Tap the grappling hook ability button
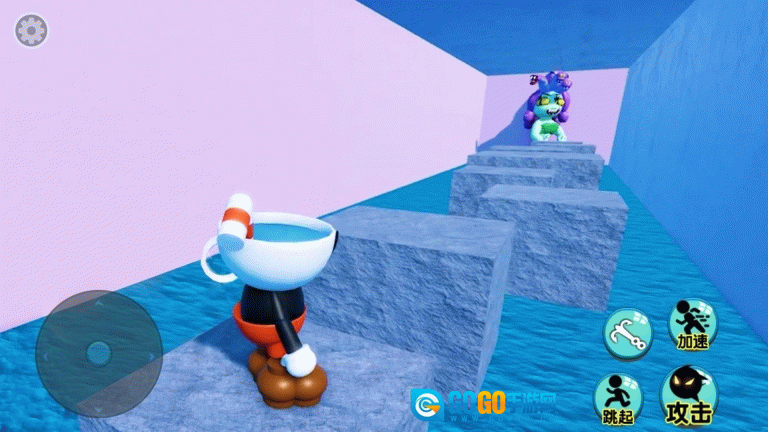The height and width of the screenshot is (432, 768). click(627, 333)
